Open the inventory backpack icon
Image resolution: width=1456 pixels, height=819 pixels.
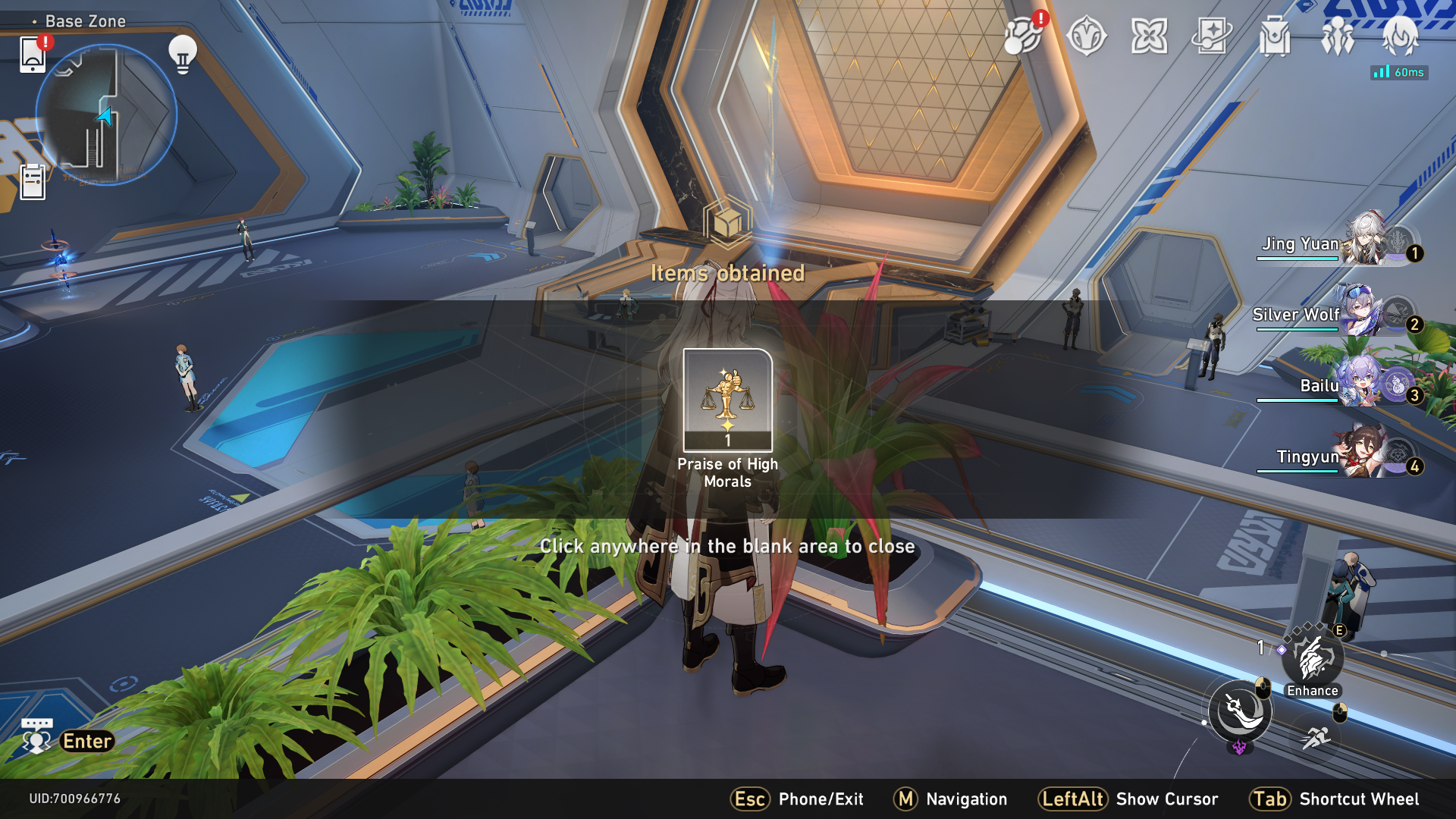[x=1278, y=34]
